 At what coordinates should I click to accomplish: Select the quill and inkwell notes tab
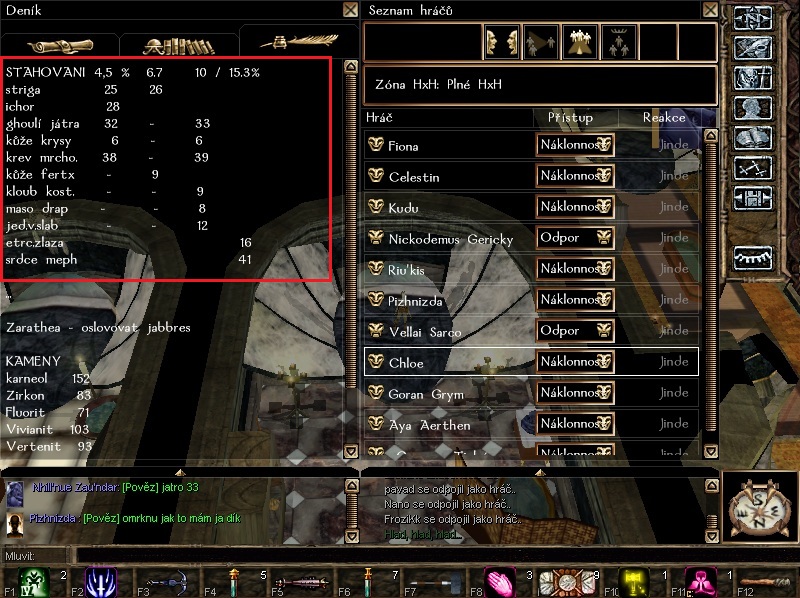[294, 42]
